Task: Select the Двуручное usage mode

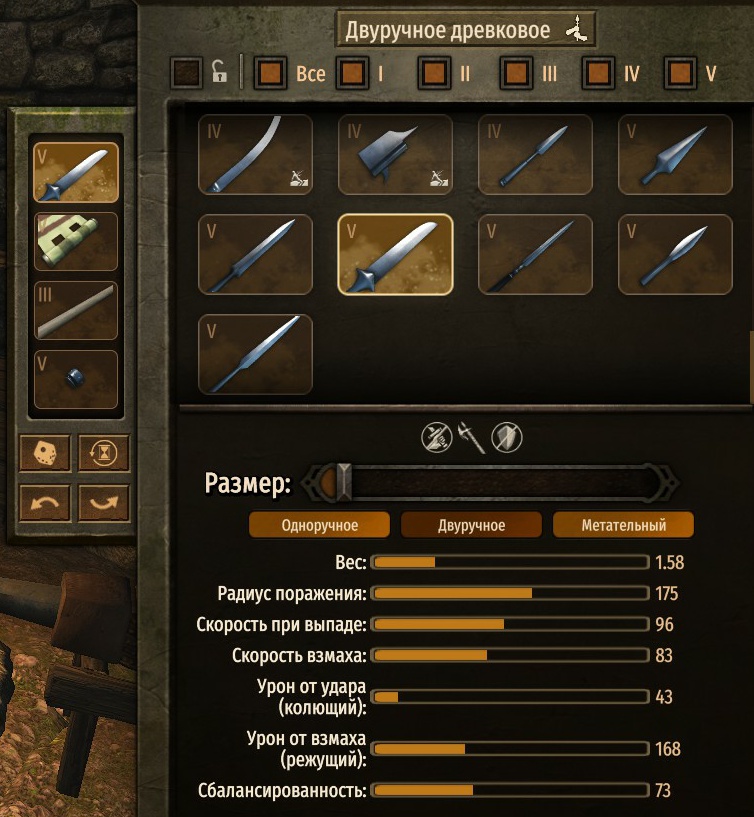Action: click(471, 525)
